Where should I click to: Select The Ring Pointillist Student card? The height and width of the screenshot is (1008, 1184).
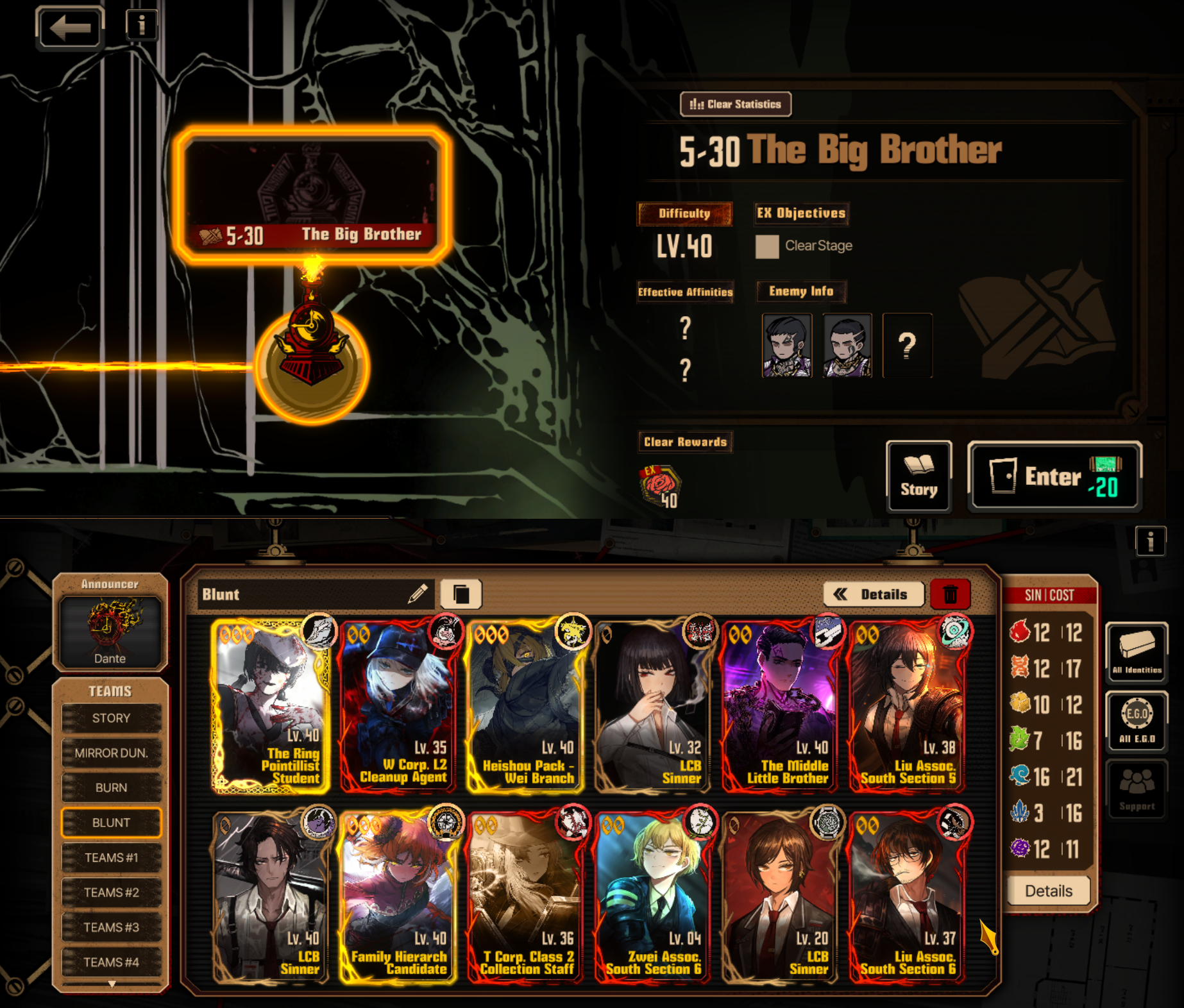pos(270,705)
